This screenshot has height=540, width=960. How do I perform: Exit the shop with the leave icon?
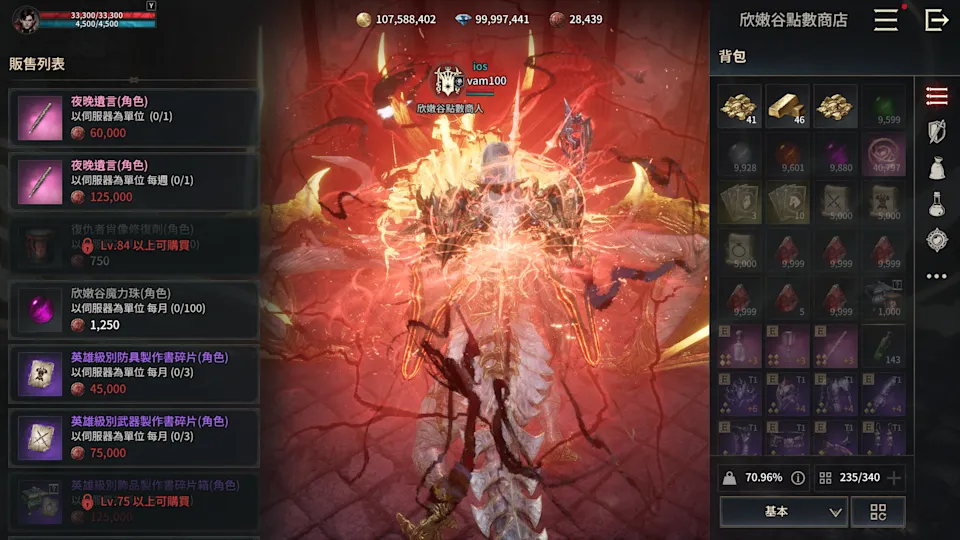point(936,20)
